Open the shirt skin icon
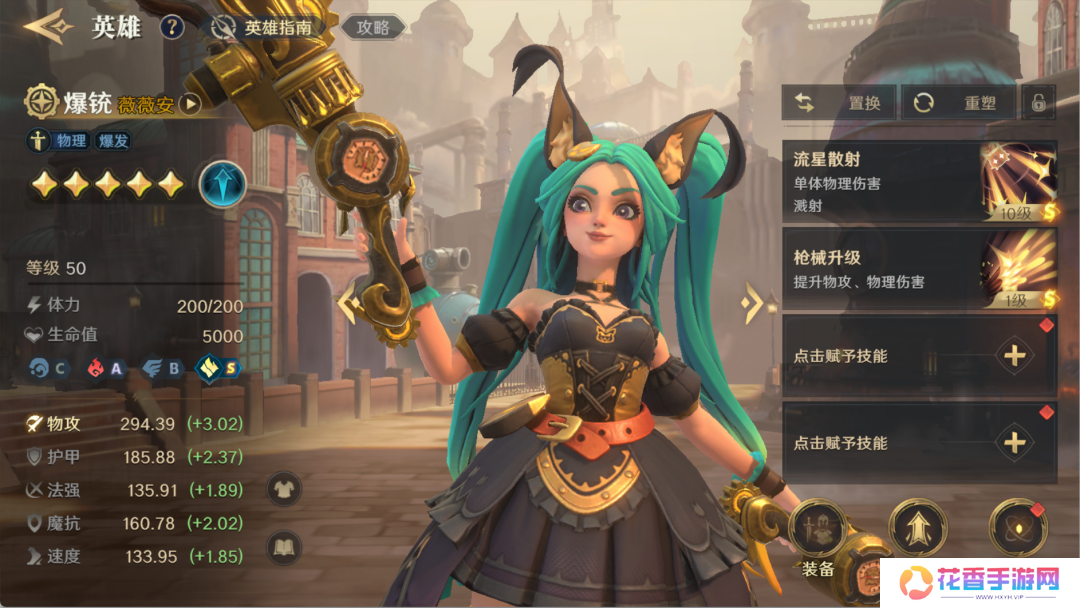Viewport: 1080px width, 608px height. [285, 489]
